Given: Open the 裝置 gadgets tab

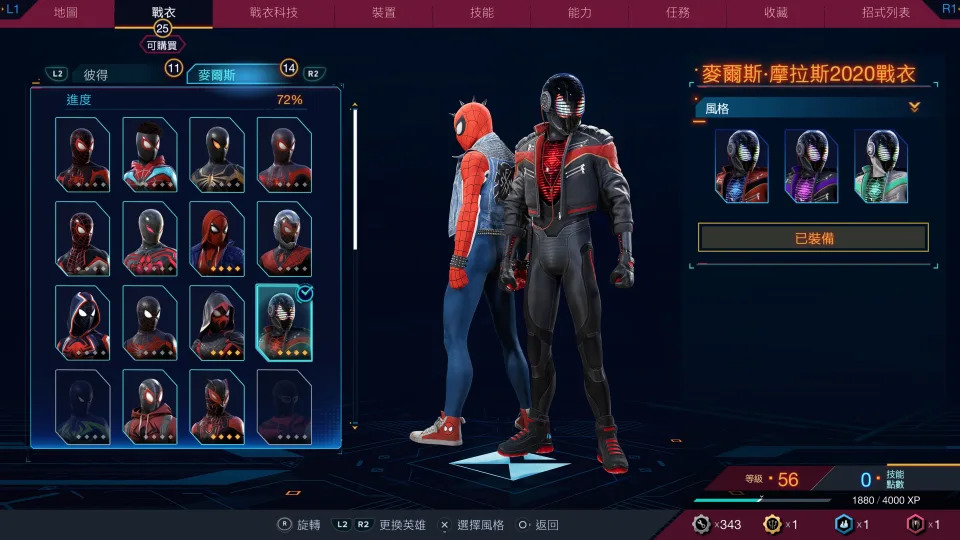Looking at the screenshot, I should (383, 13).
